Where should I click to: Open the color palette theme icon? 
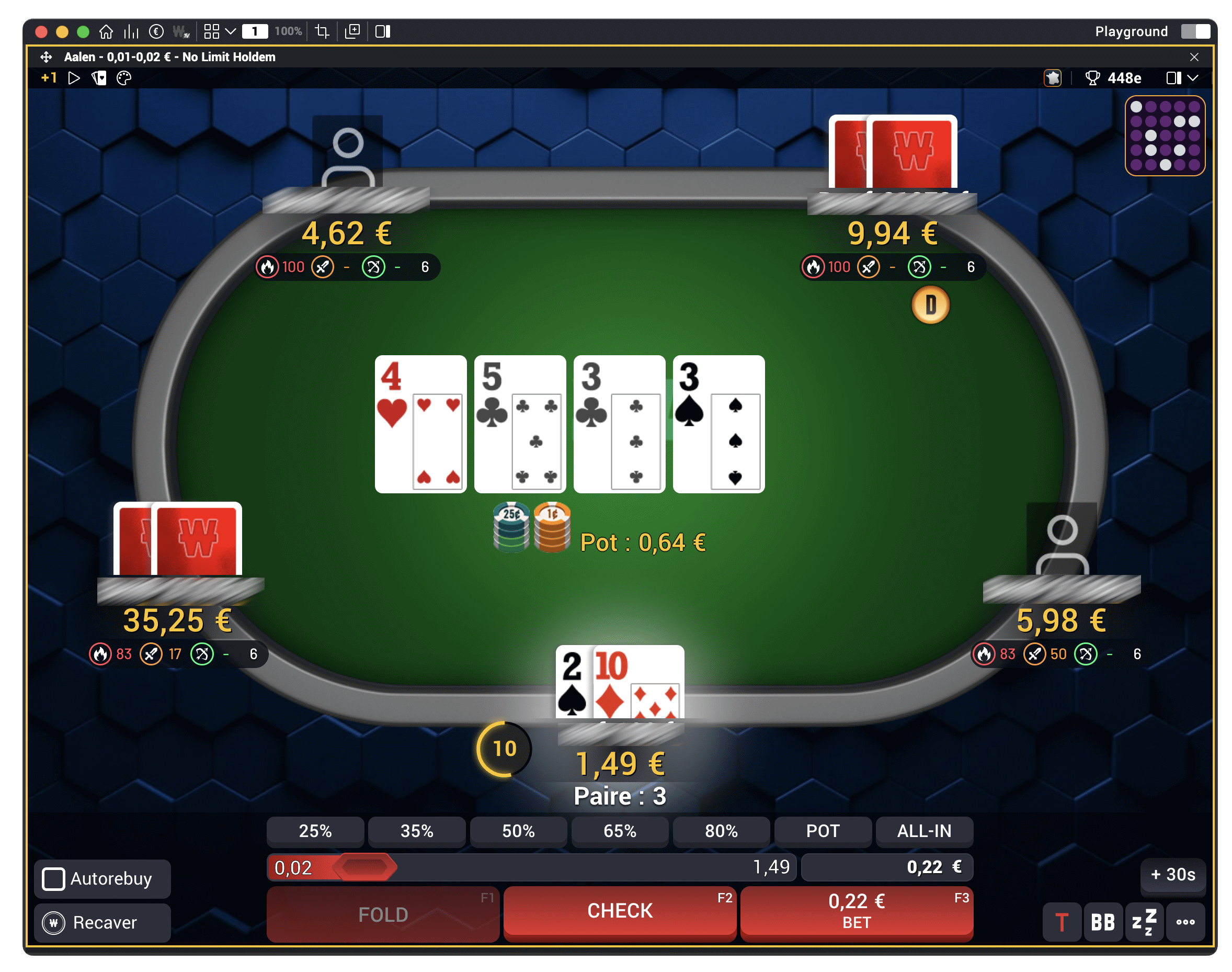[123, 78]
